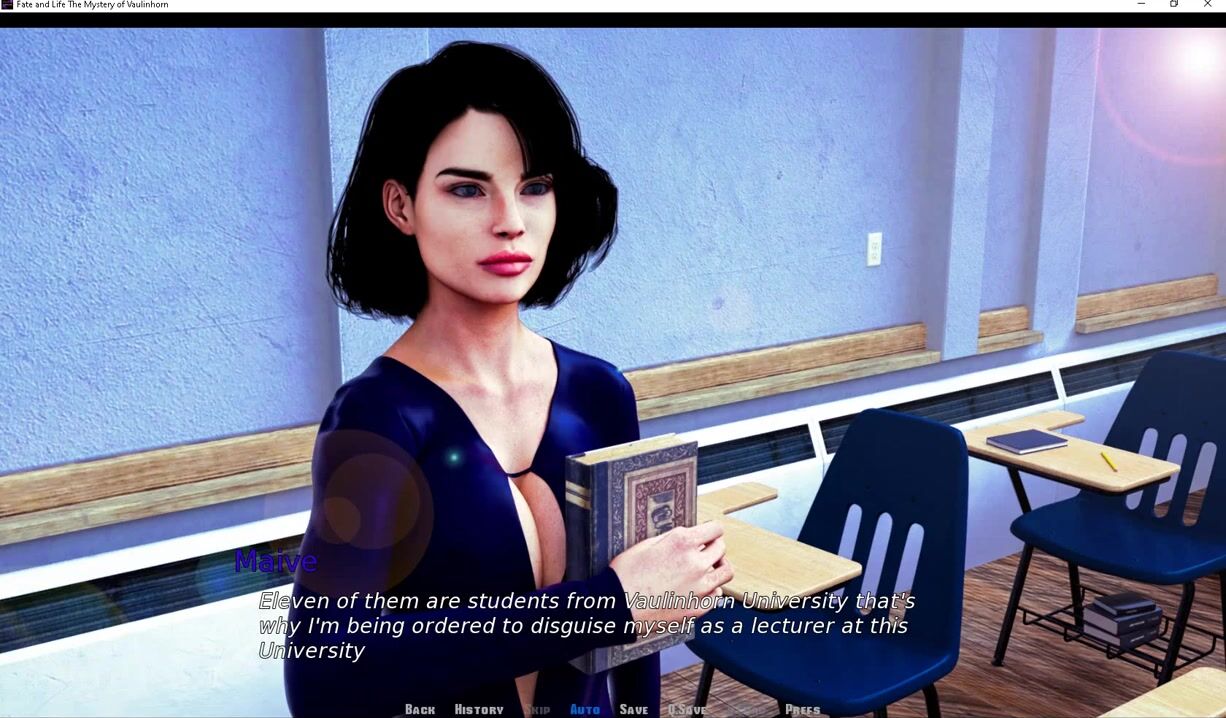Quick save with the Q.Save button

tap(687, 709)
